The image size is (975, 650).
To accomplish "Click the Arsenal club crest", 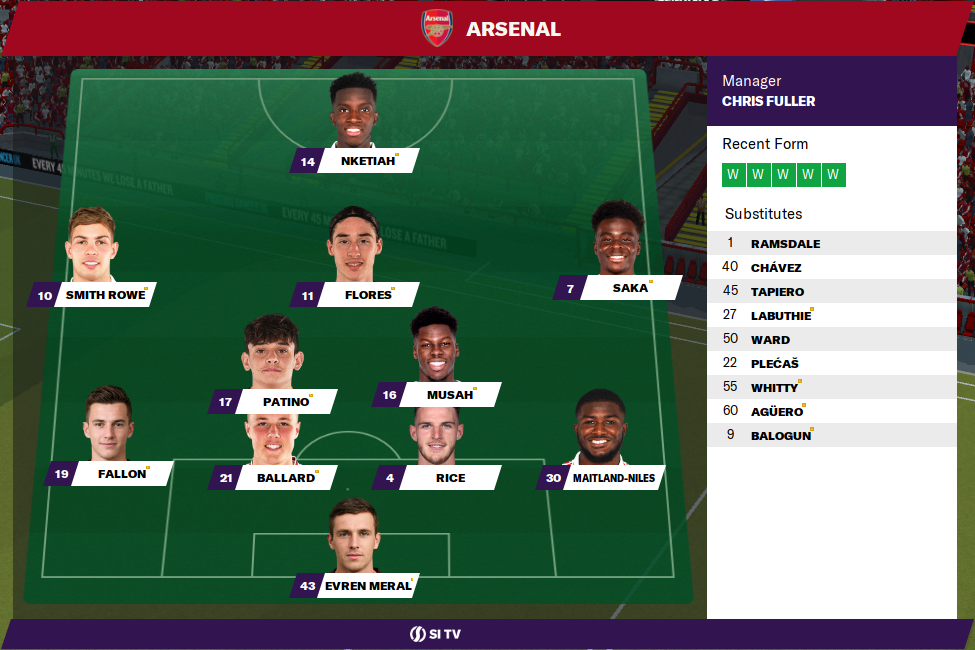I will click(x=437, y=28).
